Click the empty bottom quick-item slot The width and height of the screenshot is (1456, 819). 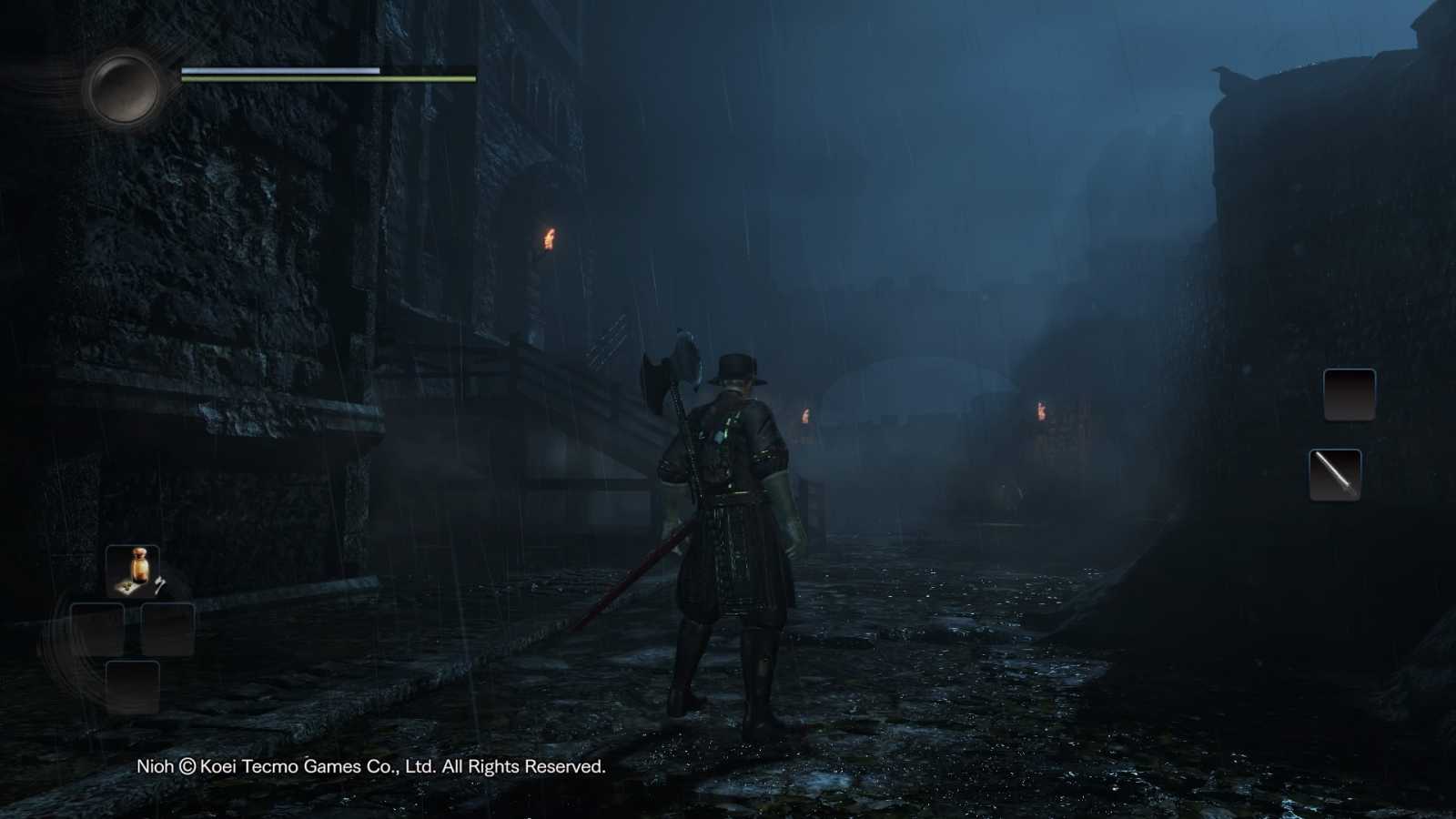(132, 687)
